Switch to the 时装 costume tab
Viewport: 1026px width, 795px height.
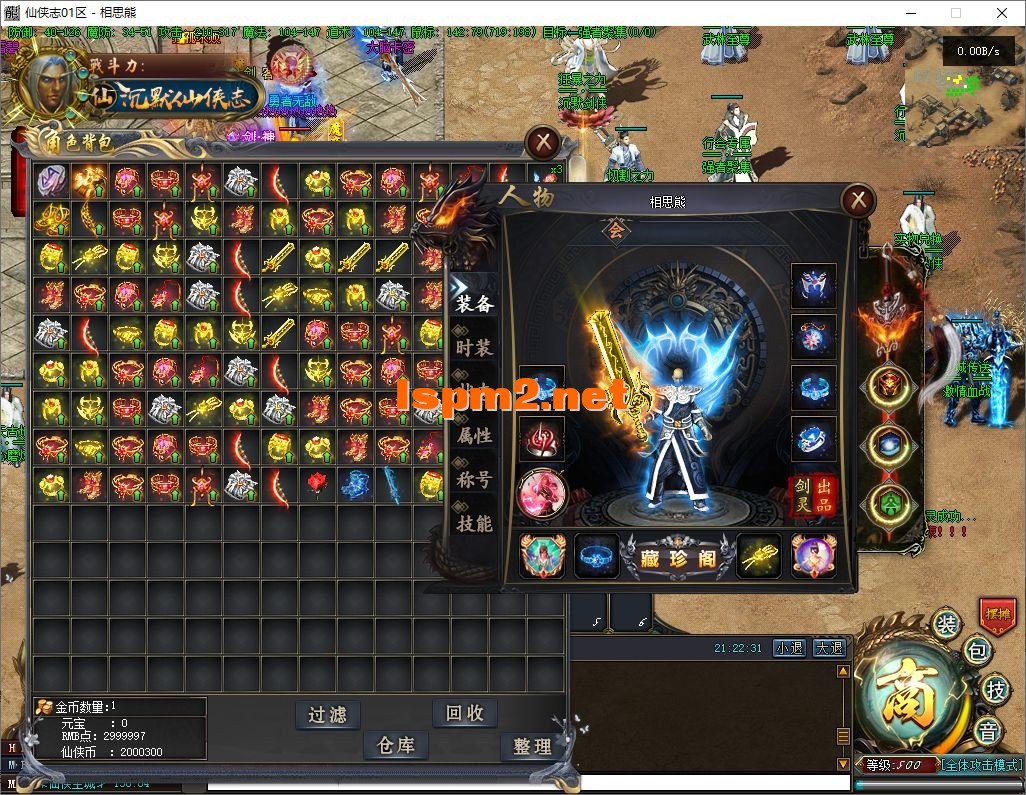474,347
